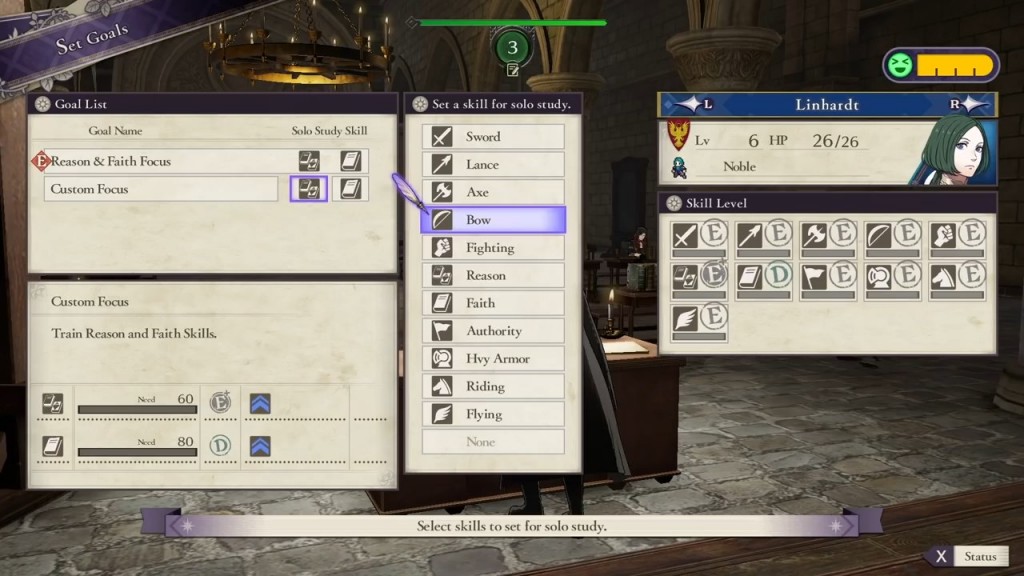Select the Riding skill entry
Image resolution: width=1024 pixels, height=576 pixels.
coord(493,387)
